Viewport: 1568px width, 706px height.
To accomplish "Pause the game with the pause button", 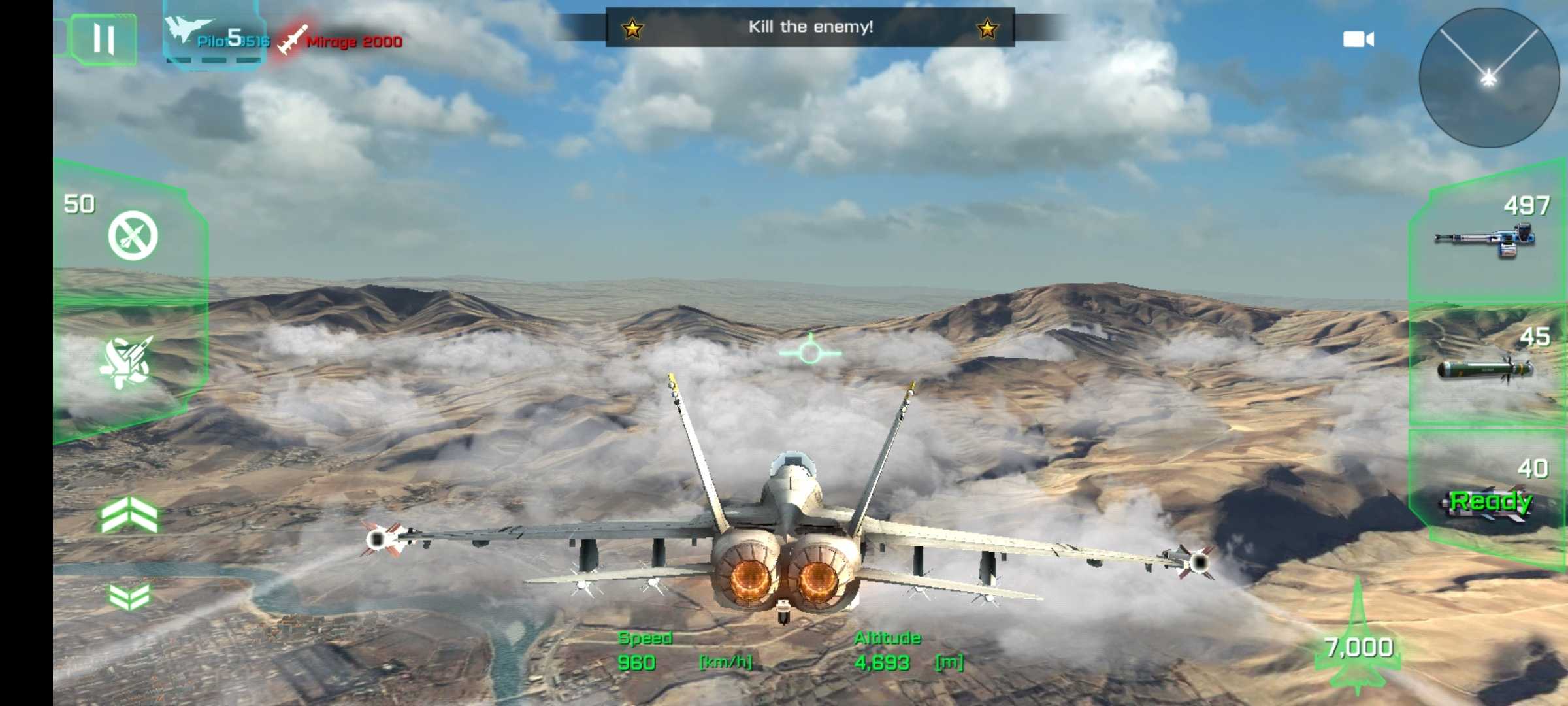I will point(103,39).
